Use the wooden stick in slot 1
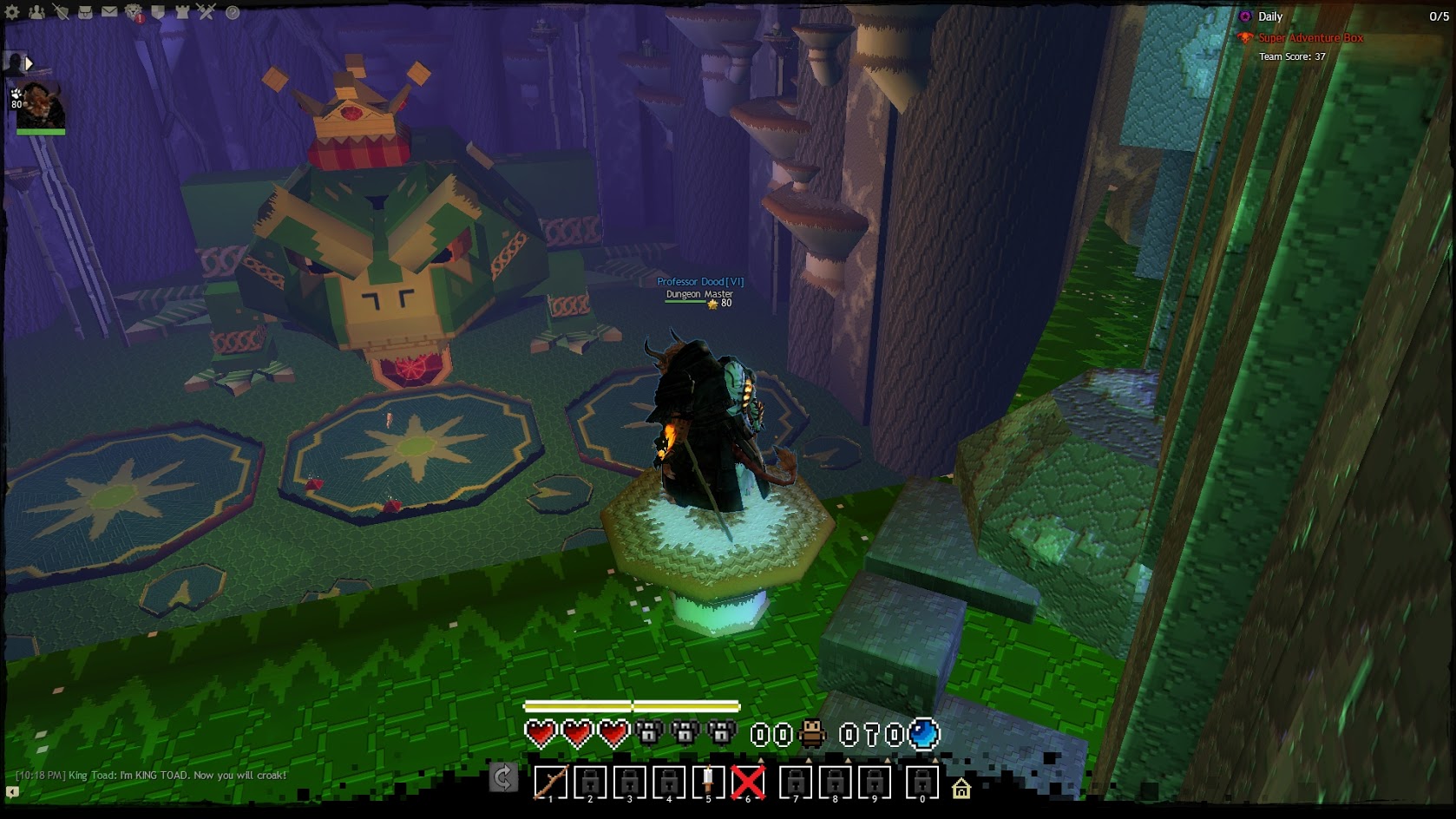The height and width of the screenshot is (819, 1456). (550, 783)
